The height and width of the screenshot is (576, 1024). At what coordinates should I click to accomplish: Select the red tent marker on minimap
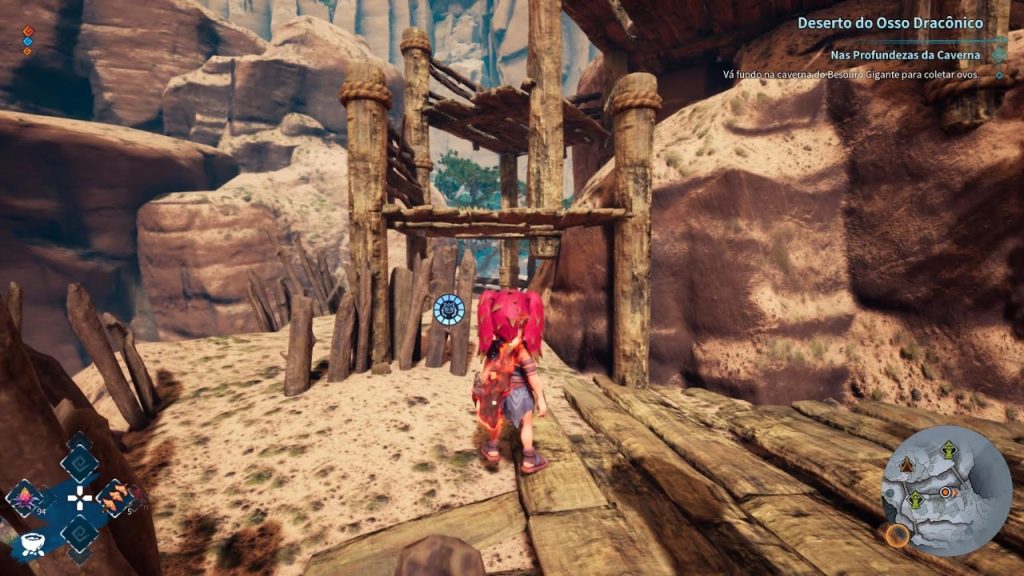907,465
